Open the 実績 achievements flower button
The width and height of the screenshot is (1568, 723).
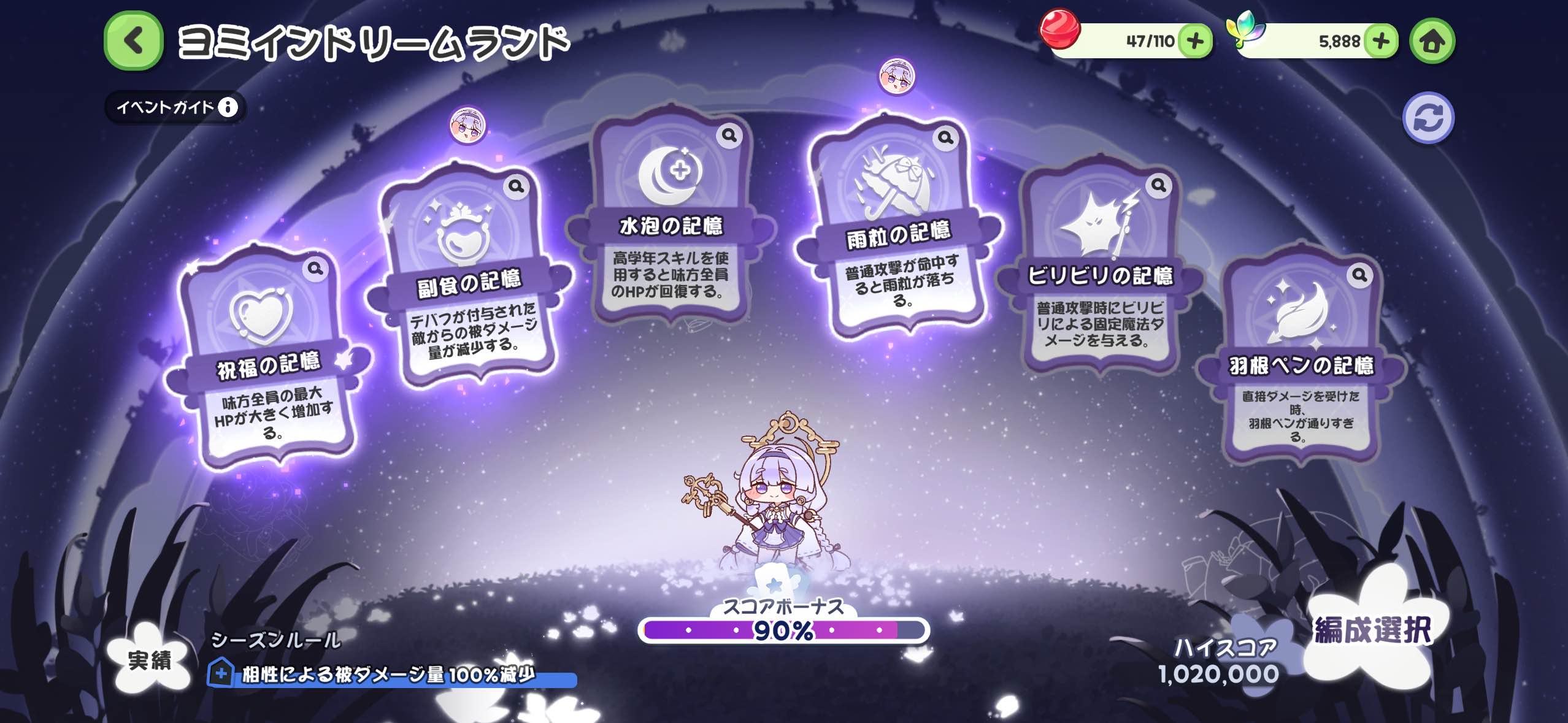pos(150,660)
